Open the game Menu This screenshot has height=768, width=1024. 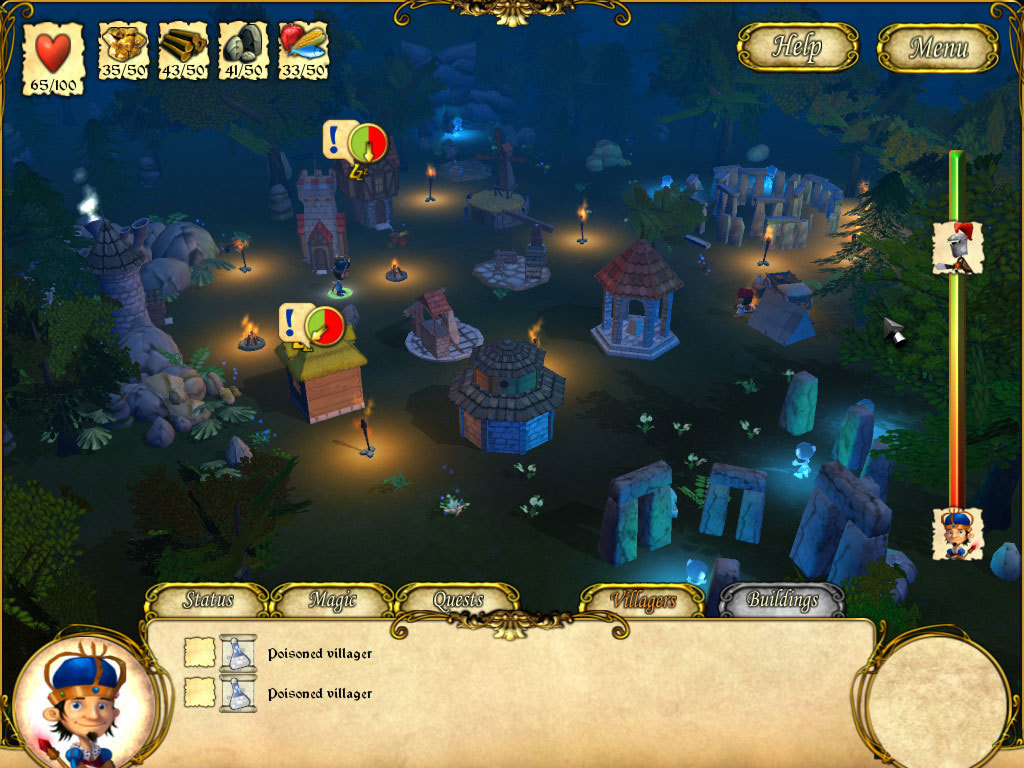click(x=938, y=47)
